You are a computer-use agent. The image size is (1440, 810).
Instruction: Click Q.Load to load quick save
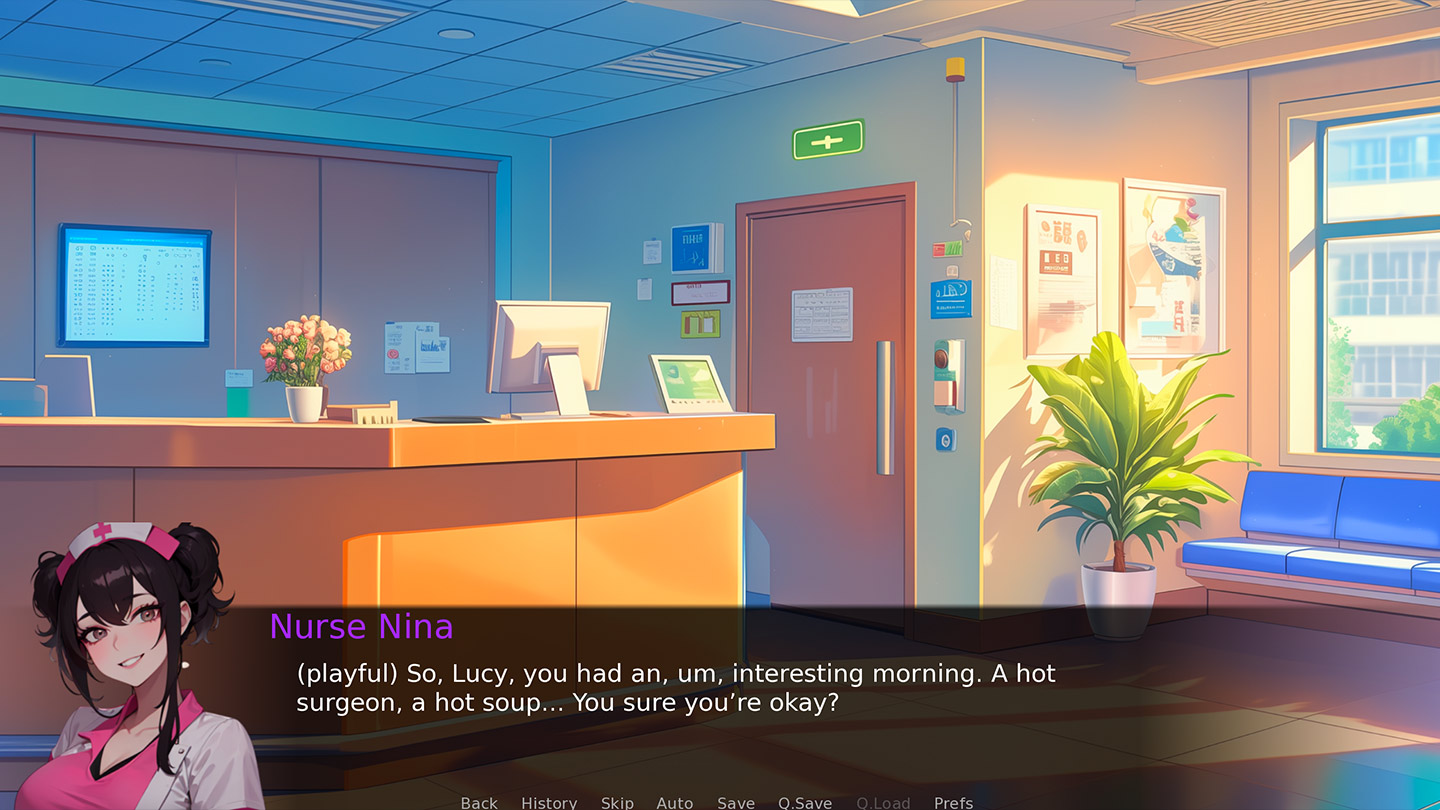pos(883,802)
